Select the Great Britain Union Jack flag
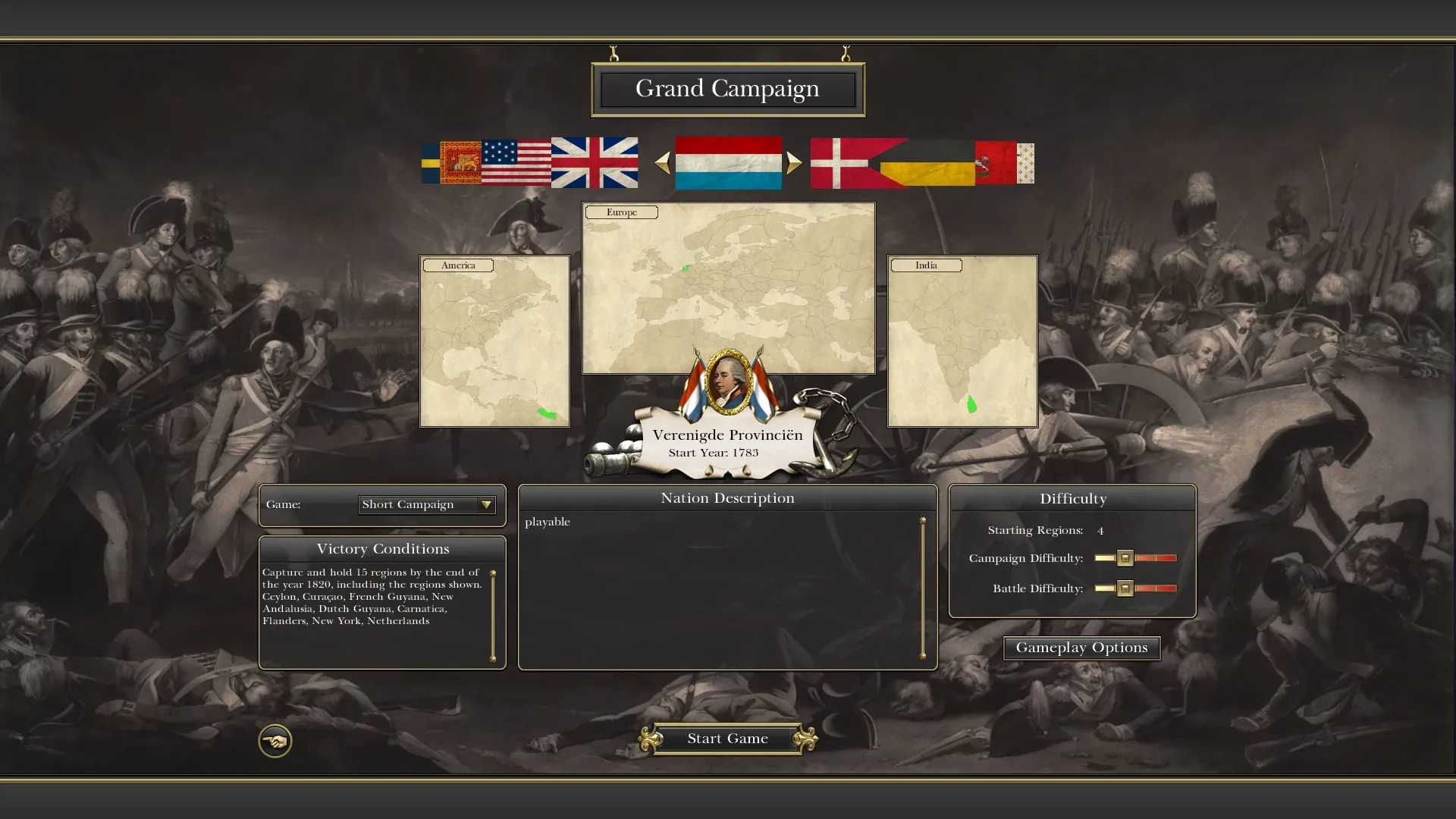1456x819 pixels. click(594, 162)
